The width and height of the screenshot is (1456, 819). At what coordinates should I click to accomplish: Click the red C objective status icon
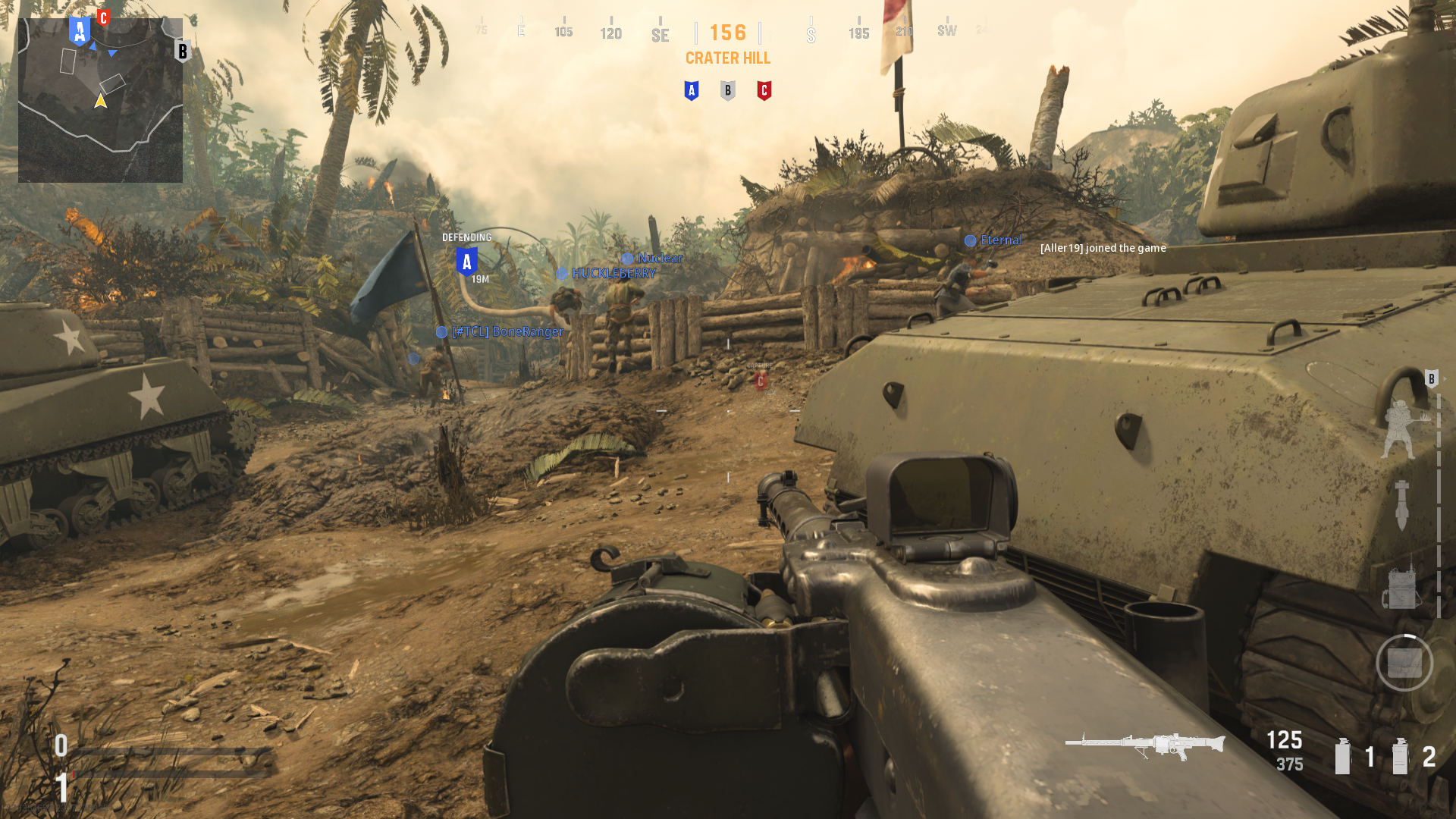point(764,91)
